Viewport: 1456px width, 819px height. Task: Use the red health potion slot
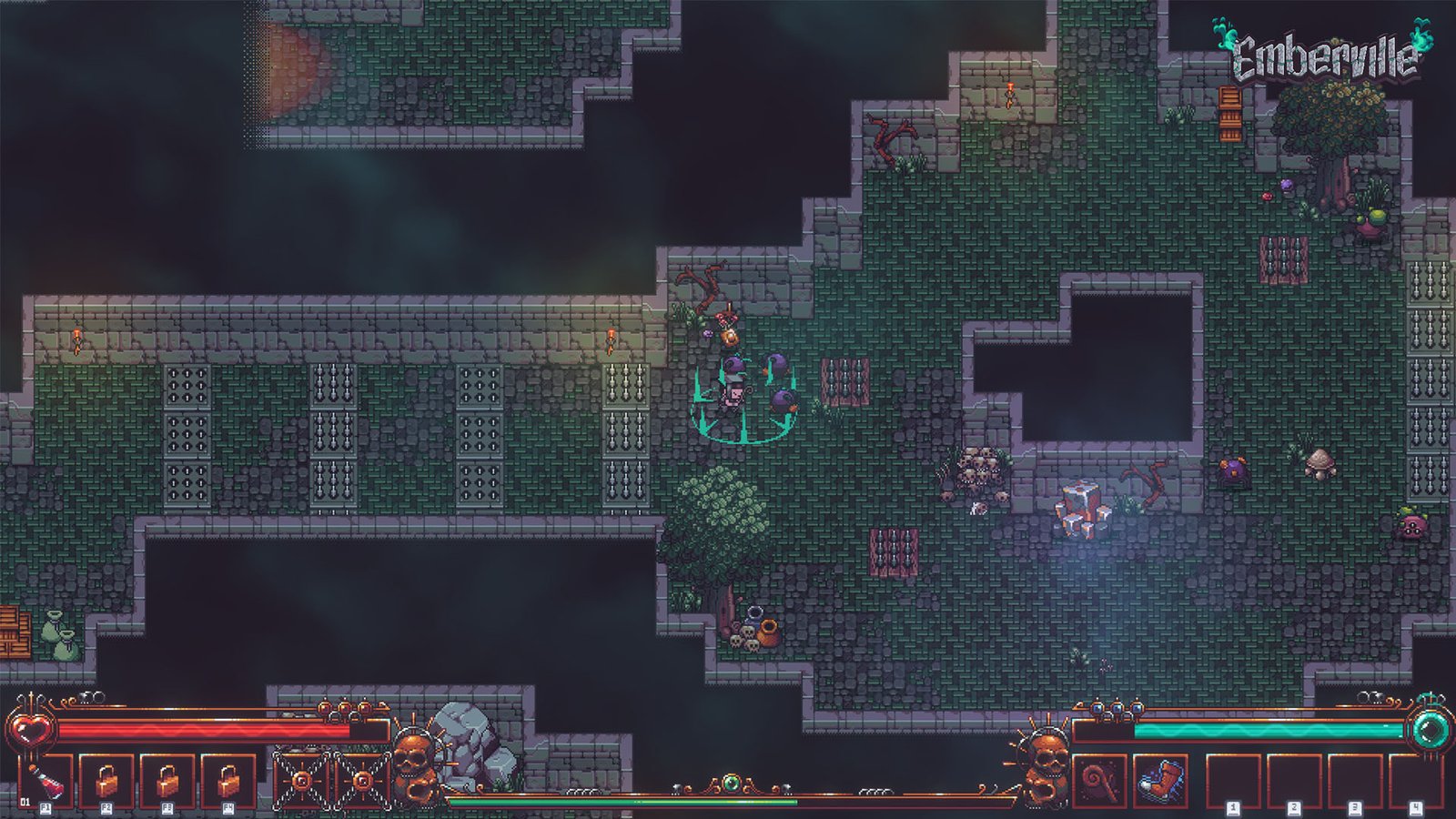[x=46, y=781]
